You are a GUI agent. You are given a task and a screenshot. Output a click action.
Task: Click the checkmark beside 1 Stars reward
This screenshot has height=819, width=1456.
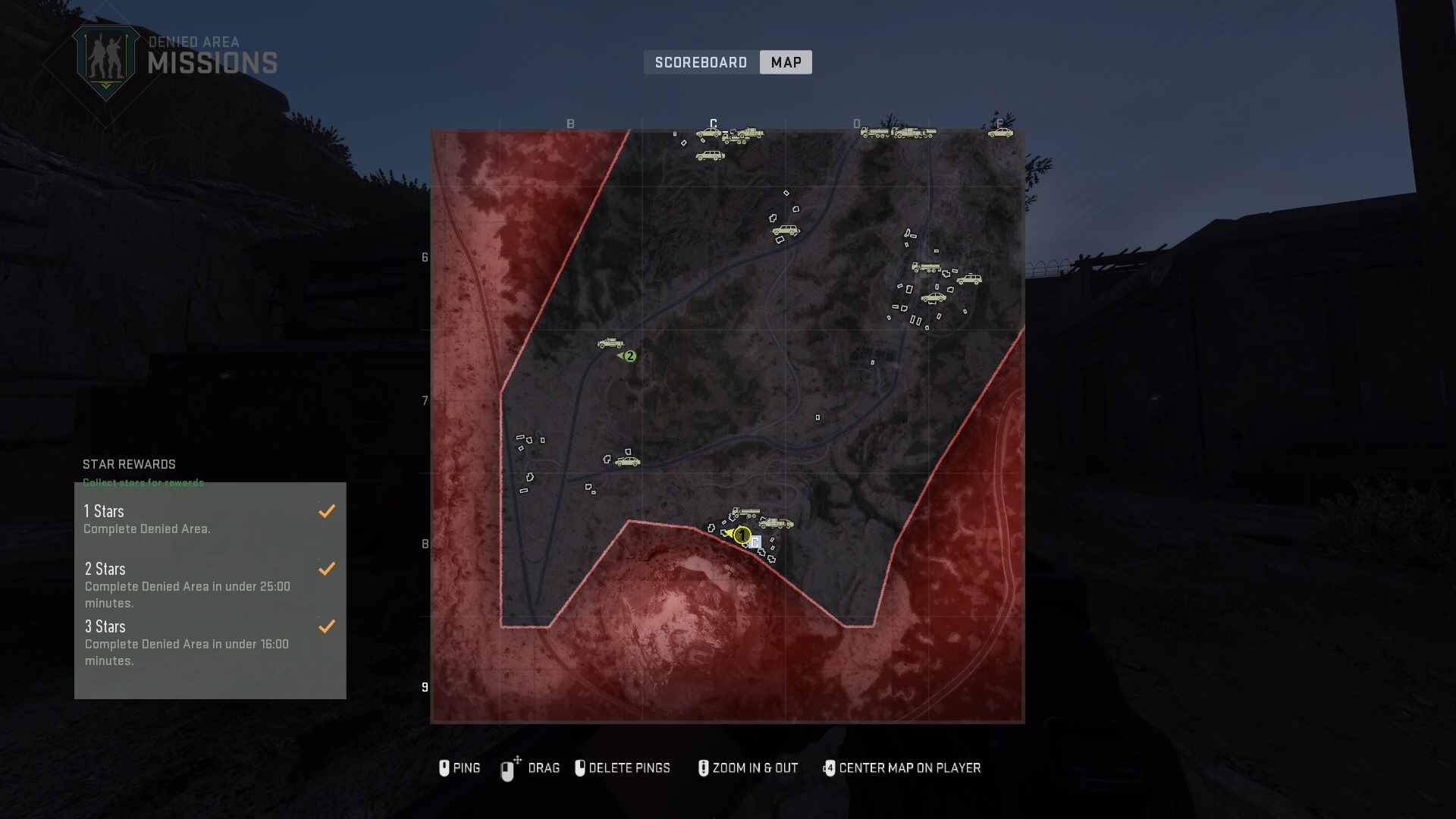tap(327, 510)
